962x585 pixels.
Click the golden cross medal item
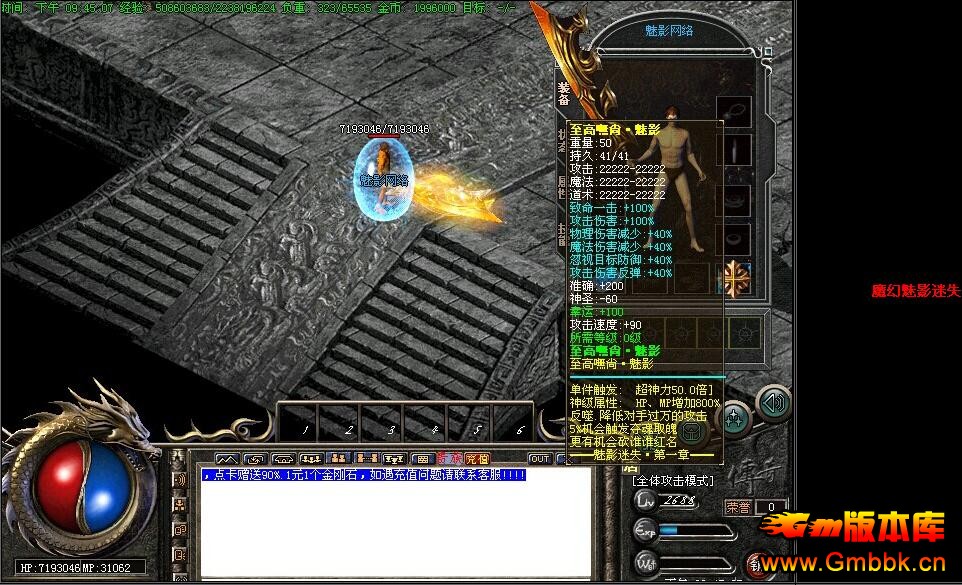click(737, 278)
